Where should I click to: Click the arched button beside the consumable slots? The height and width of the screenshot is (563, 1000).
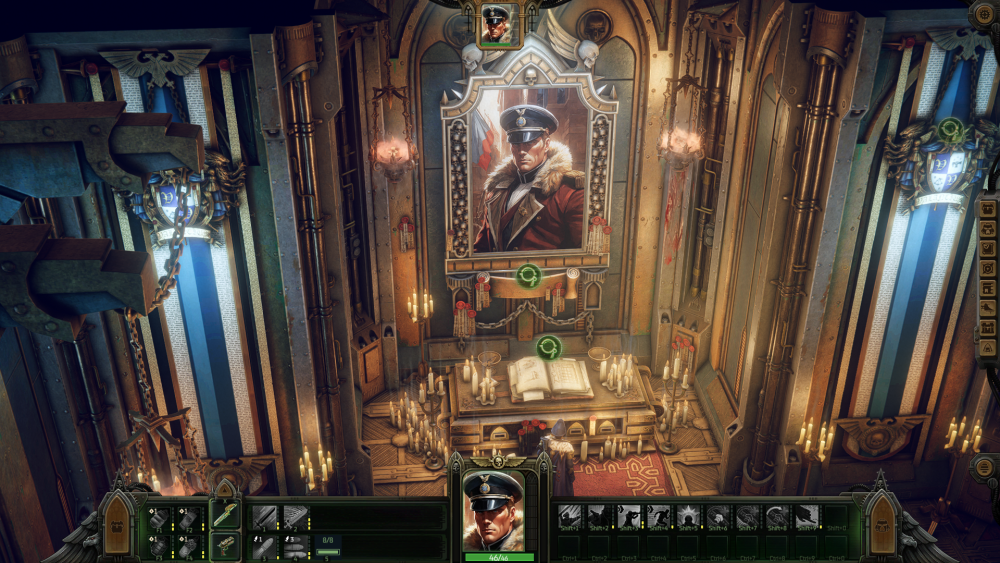tap(118, 526)
